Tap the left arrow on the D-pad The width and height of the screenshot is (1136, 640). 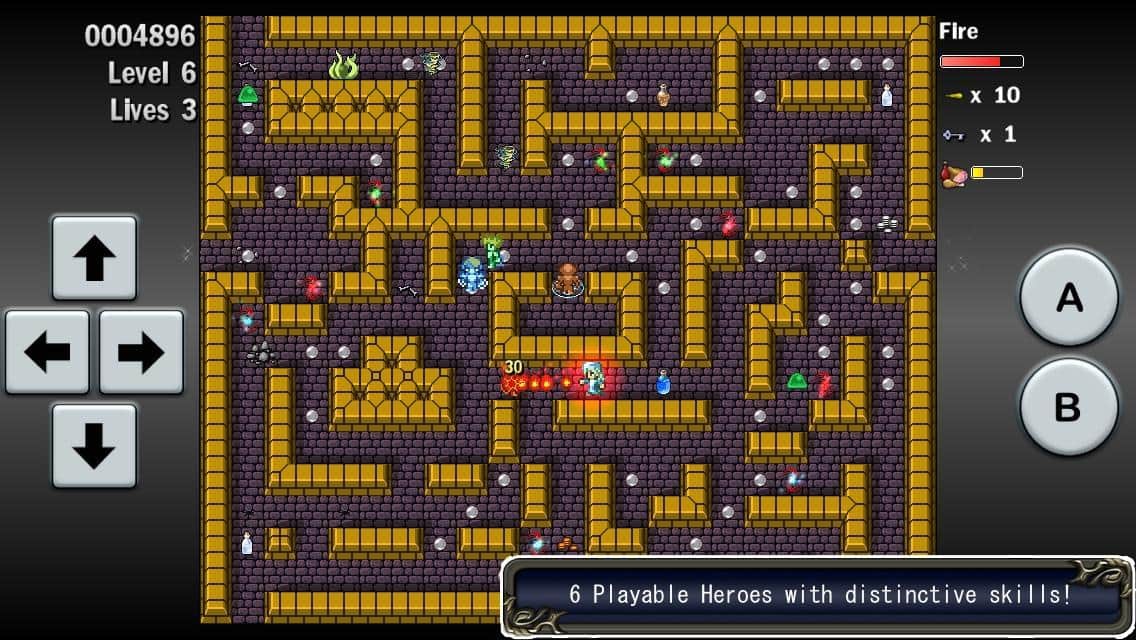pos(47,351)
